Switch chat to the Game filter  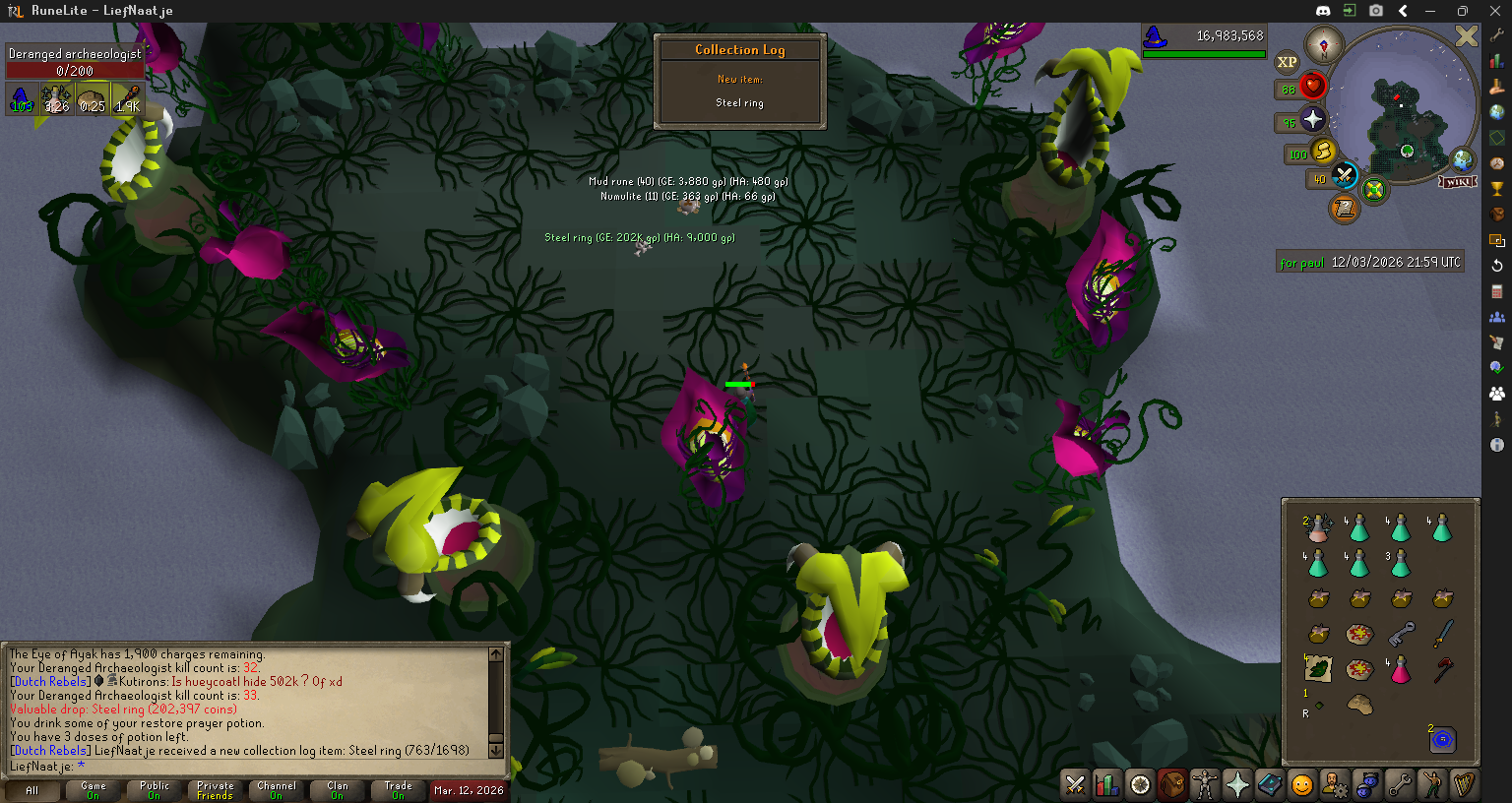coord(94,790)
